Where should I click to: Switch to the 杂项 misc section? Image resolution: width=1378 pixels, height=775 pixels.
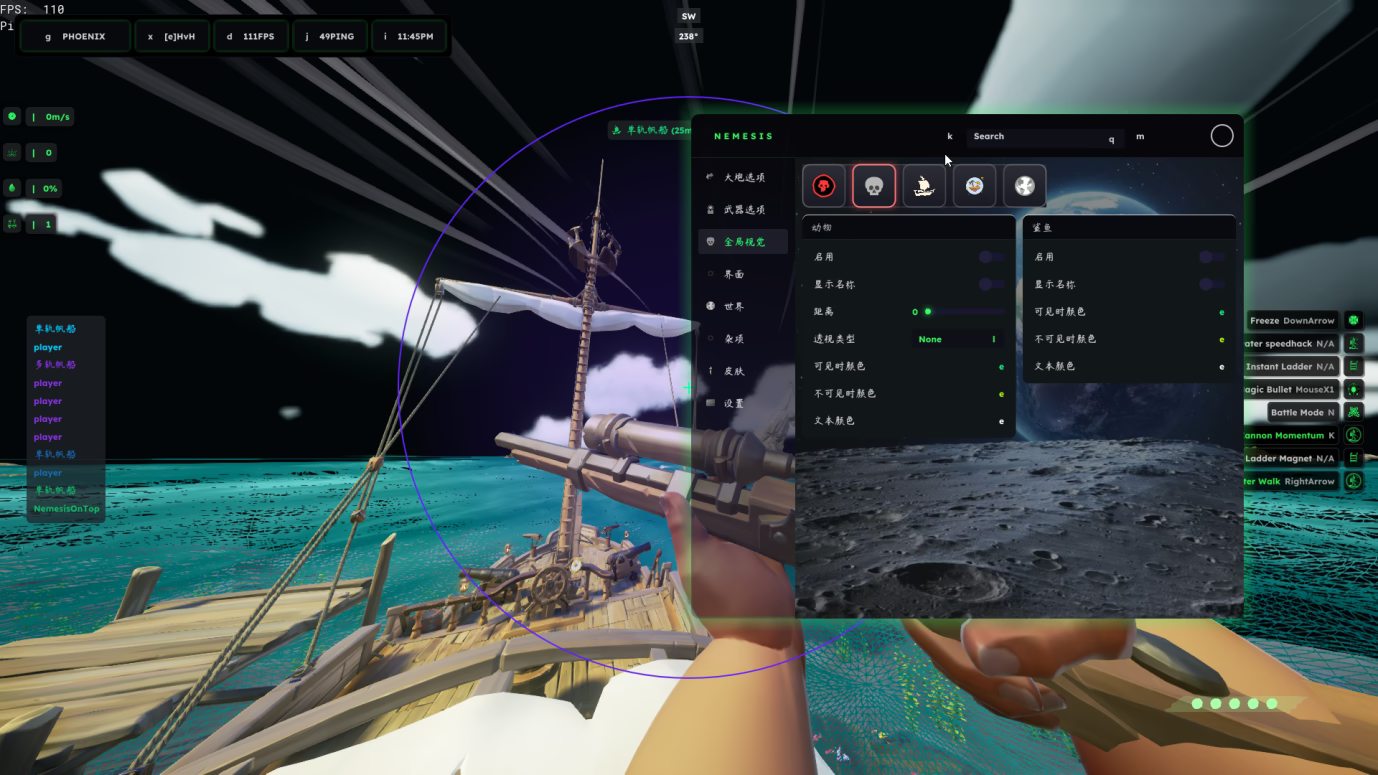tap(733, 339)
